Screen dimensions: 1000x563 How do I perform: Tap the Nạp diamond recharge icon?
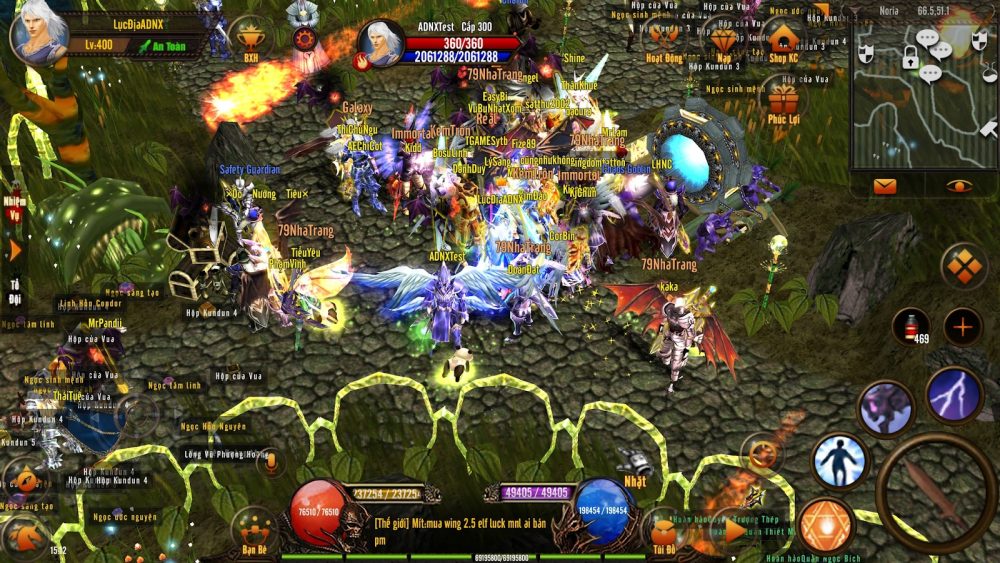[x=724, y=40]
